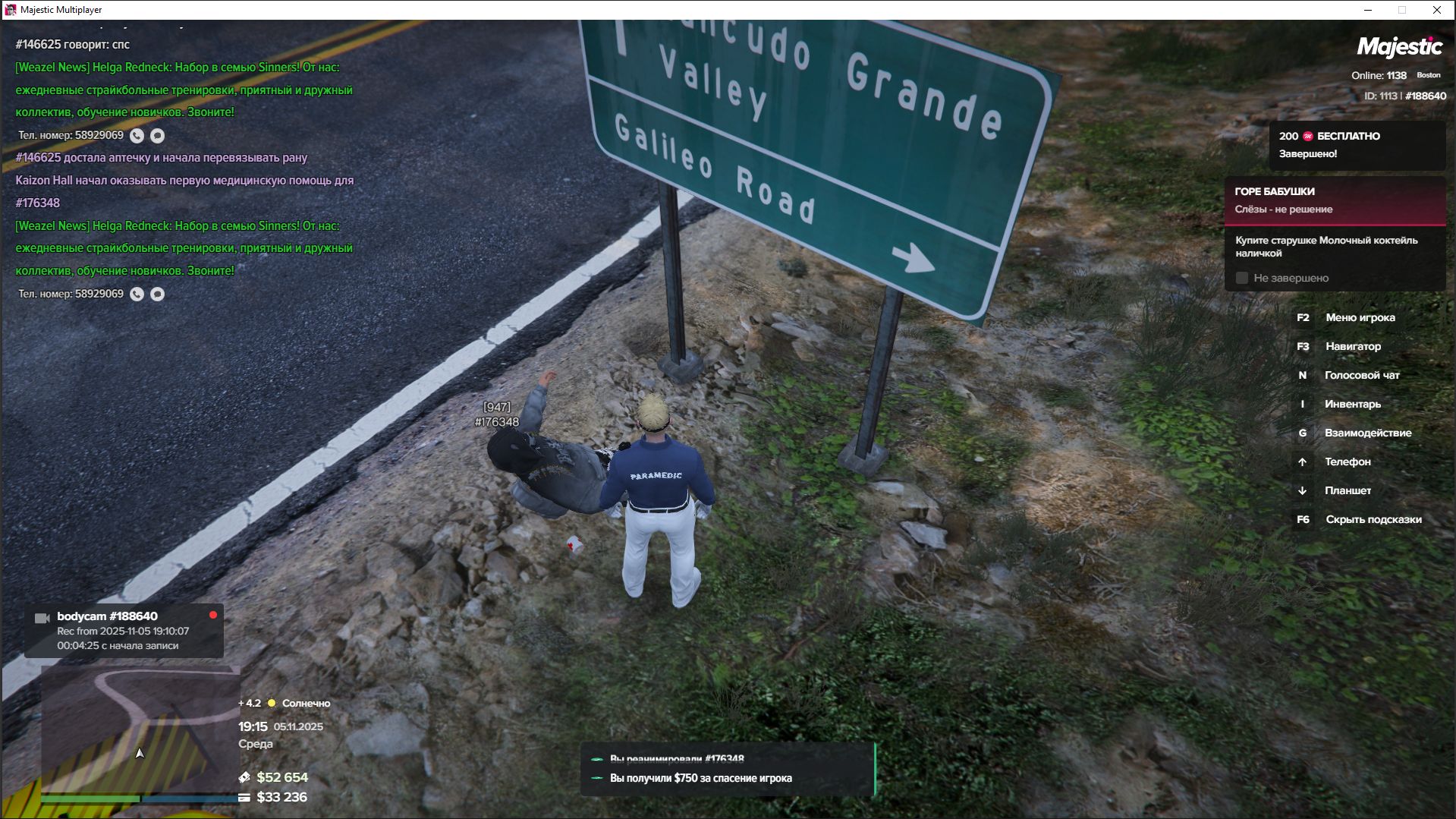The image size is (1456, 819).
Task: Select the $750 rescue reward notification
Action: (700, 778)
